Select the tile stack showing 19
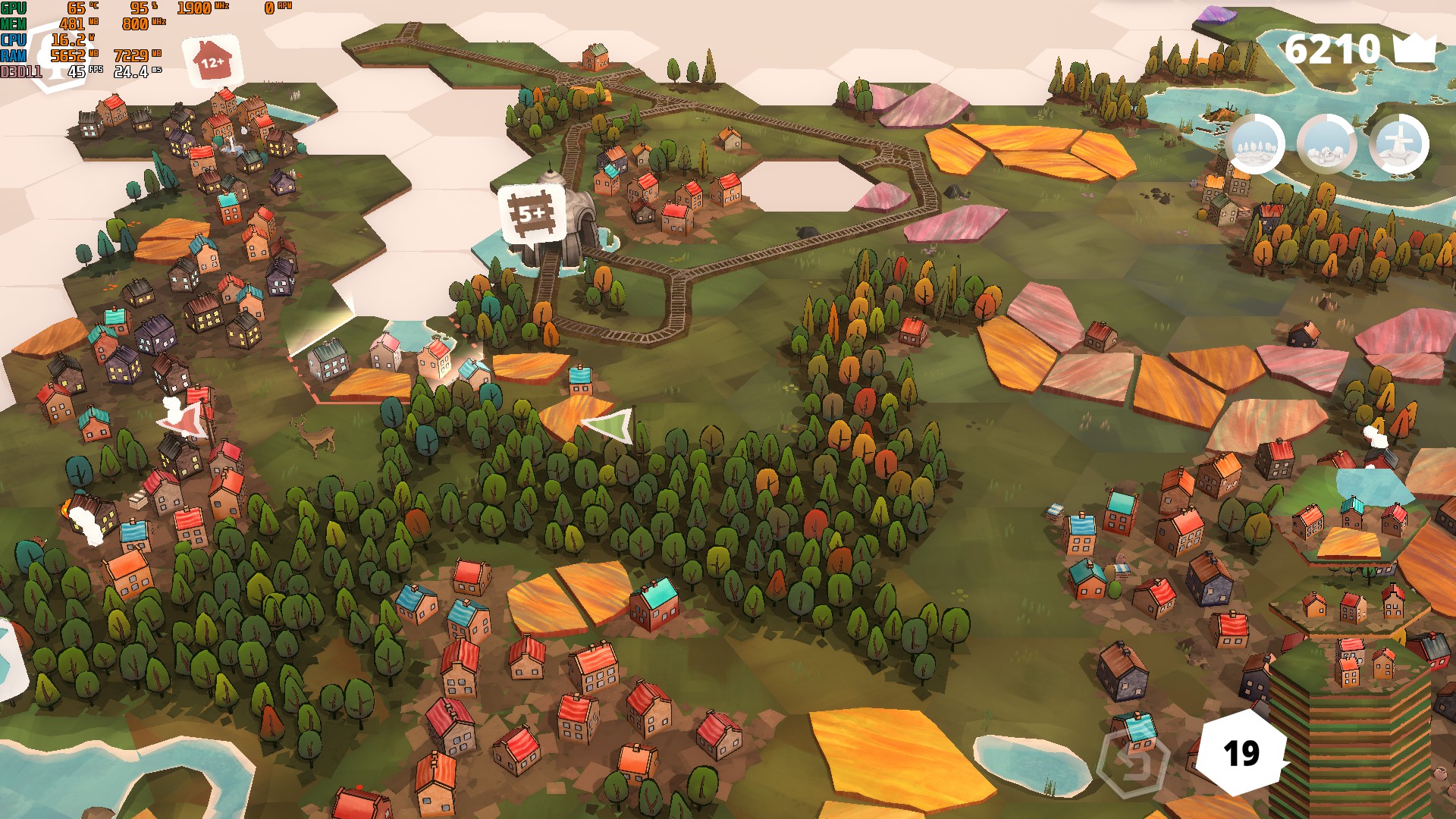 (1241, 753)
